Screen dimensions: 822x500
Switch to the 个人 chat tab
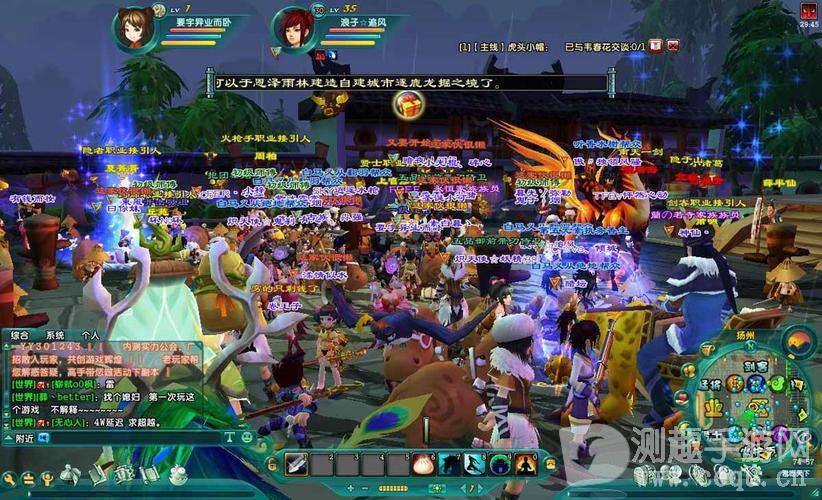point(91,335)
